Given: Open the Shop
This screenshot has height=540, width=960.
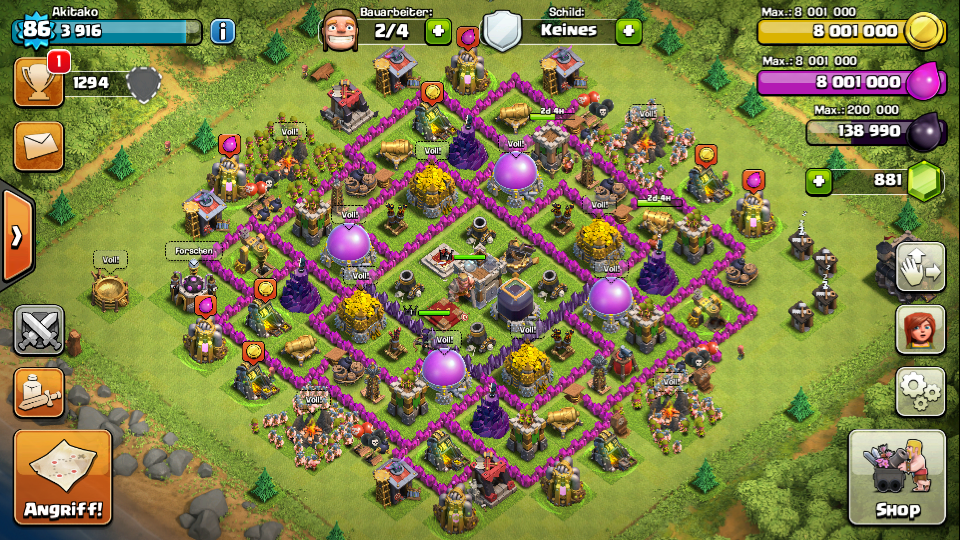Looking at the screenshot, I should [896, 478].
